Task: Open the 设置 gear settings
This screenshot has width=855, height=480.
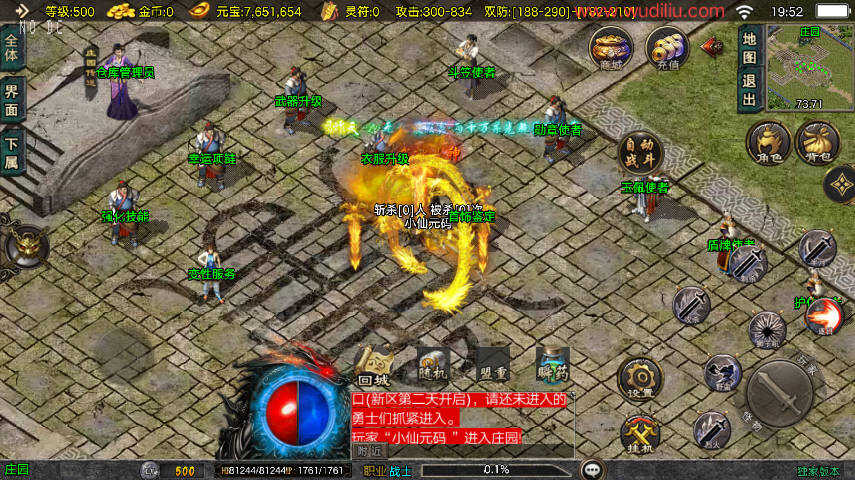Action: (x=639, y=379)
